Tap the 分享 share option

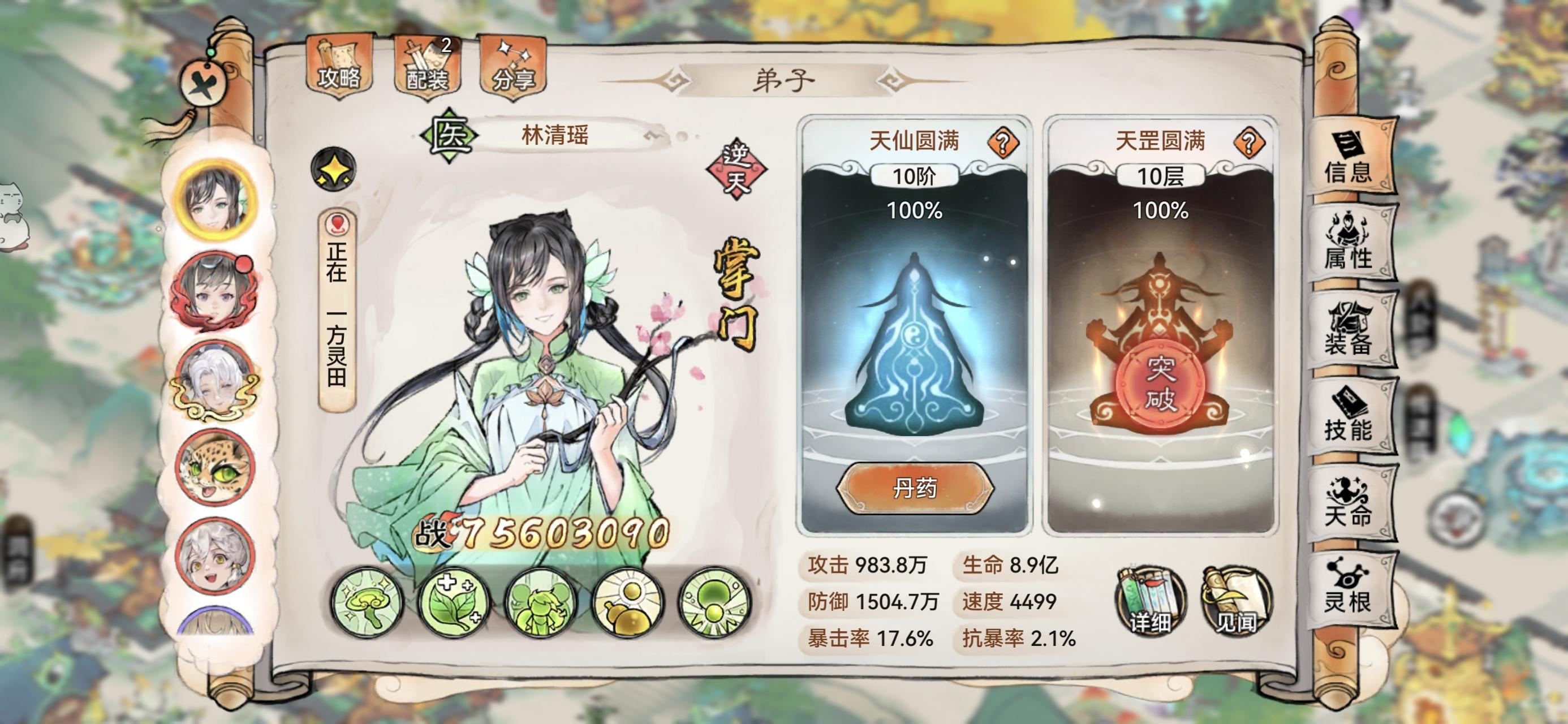pos(513,67)
